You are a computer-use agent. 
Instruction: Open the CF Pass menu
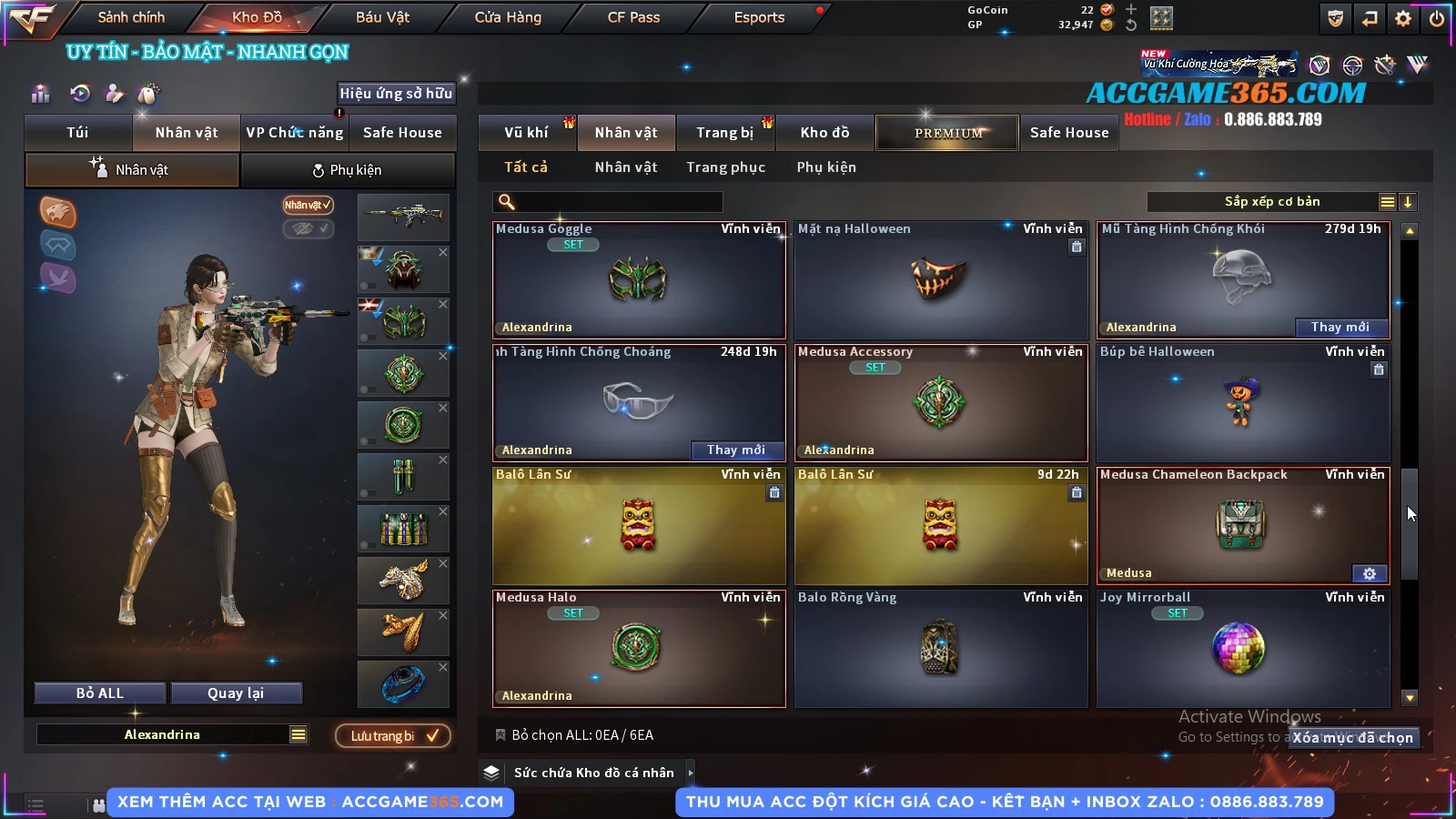(633, 17)
